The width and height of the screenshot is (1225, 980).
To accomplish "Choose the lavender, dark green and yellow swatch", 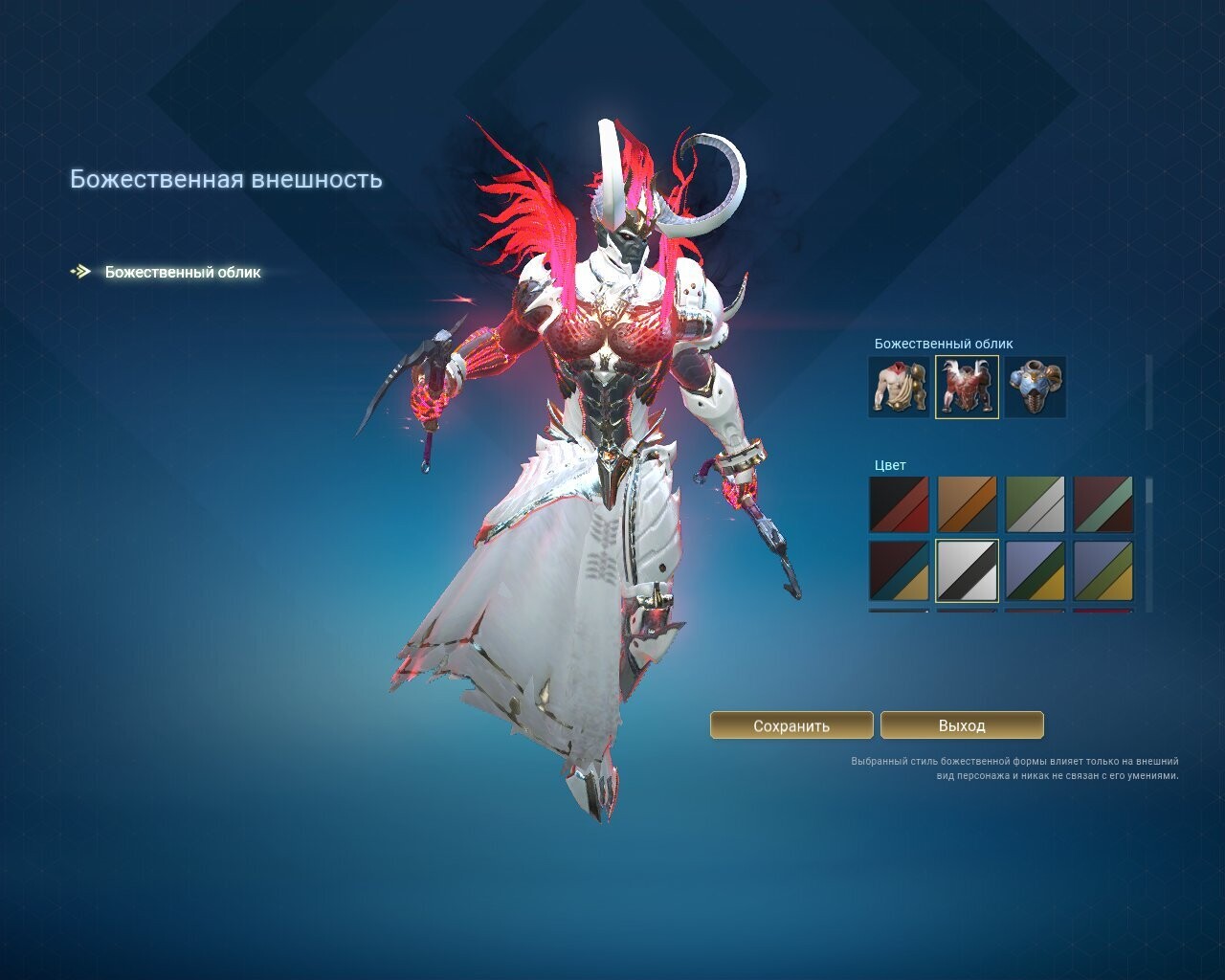I will pos(1036,571).
